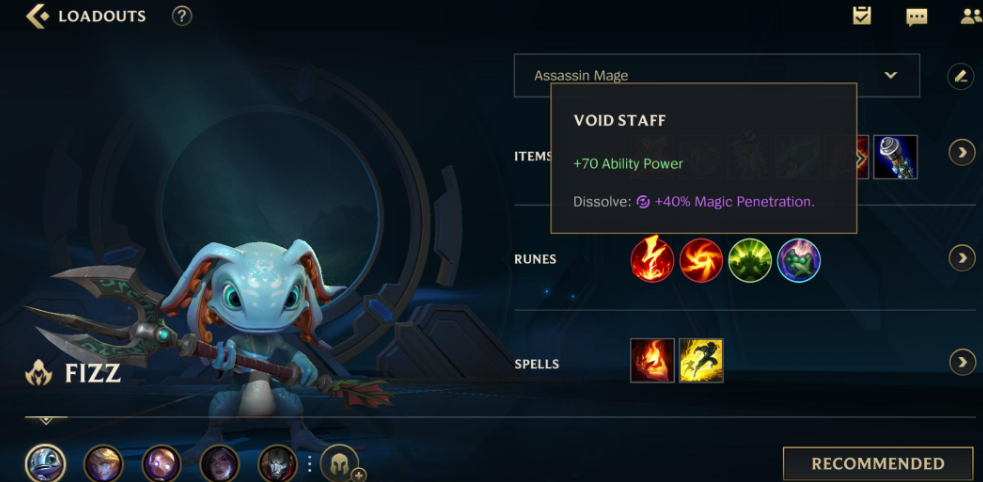Image resolution: width=983 pixels, height=482 pixels.
Task: Expand the Assassin Mage loadout dropdown
Action: pyautogui.click(x=890, y=75)
